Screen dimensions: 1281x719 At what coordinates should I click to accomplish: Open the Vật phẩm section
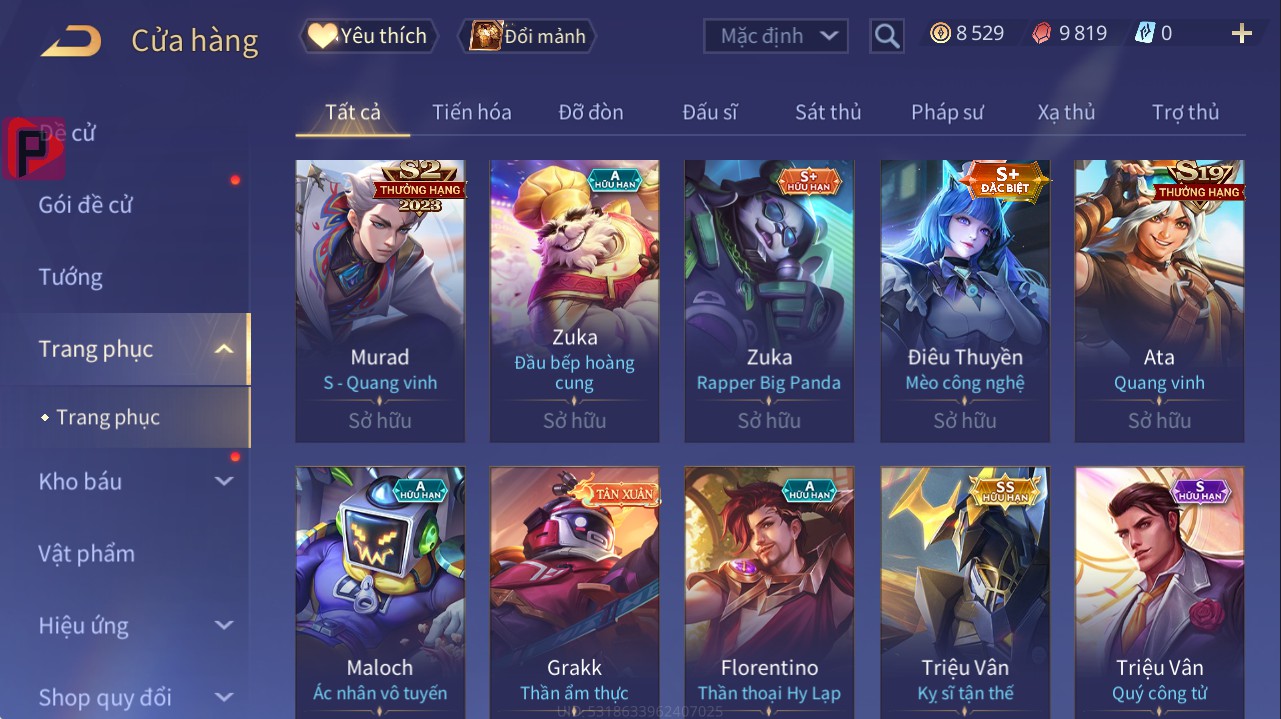tap(86, 553)
